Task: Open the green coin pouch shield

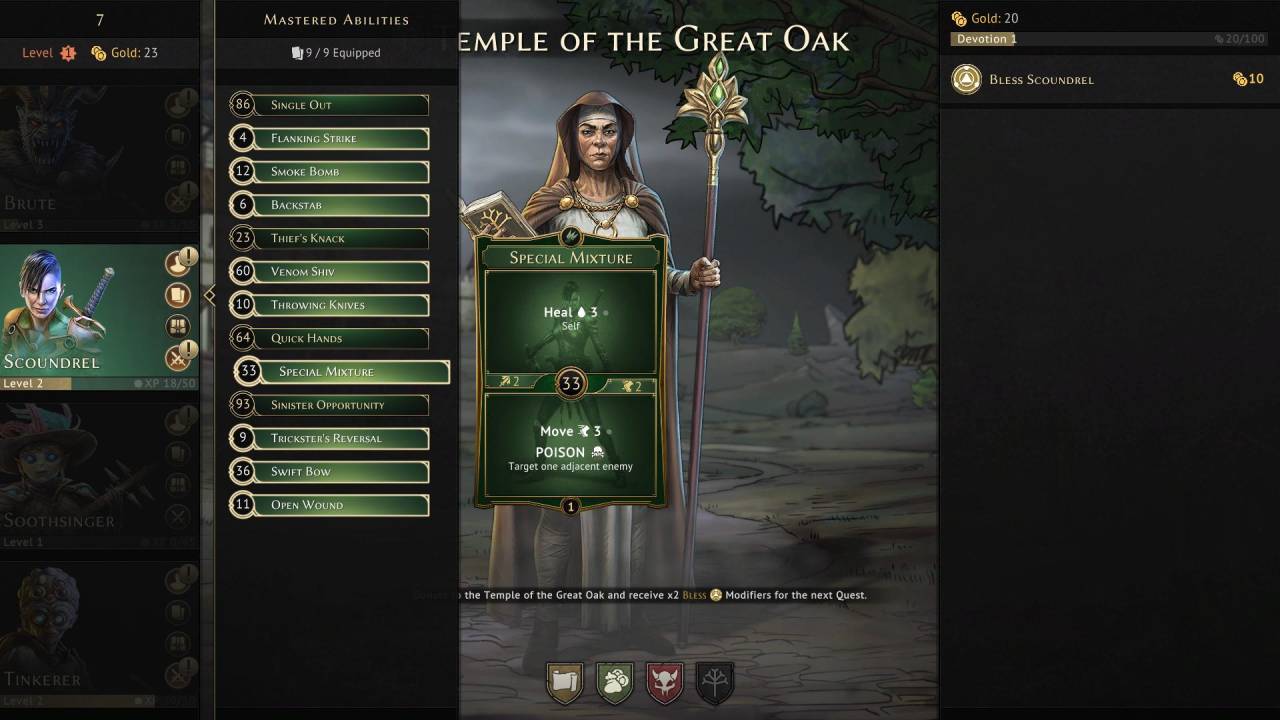Action: 615,683
